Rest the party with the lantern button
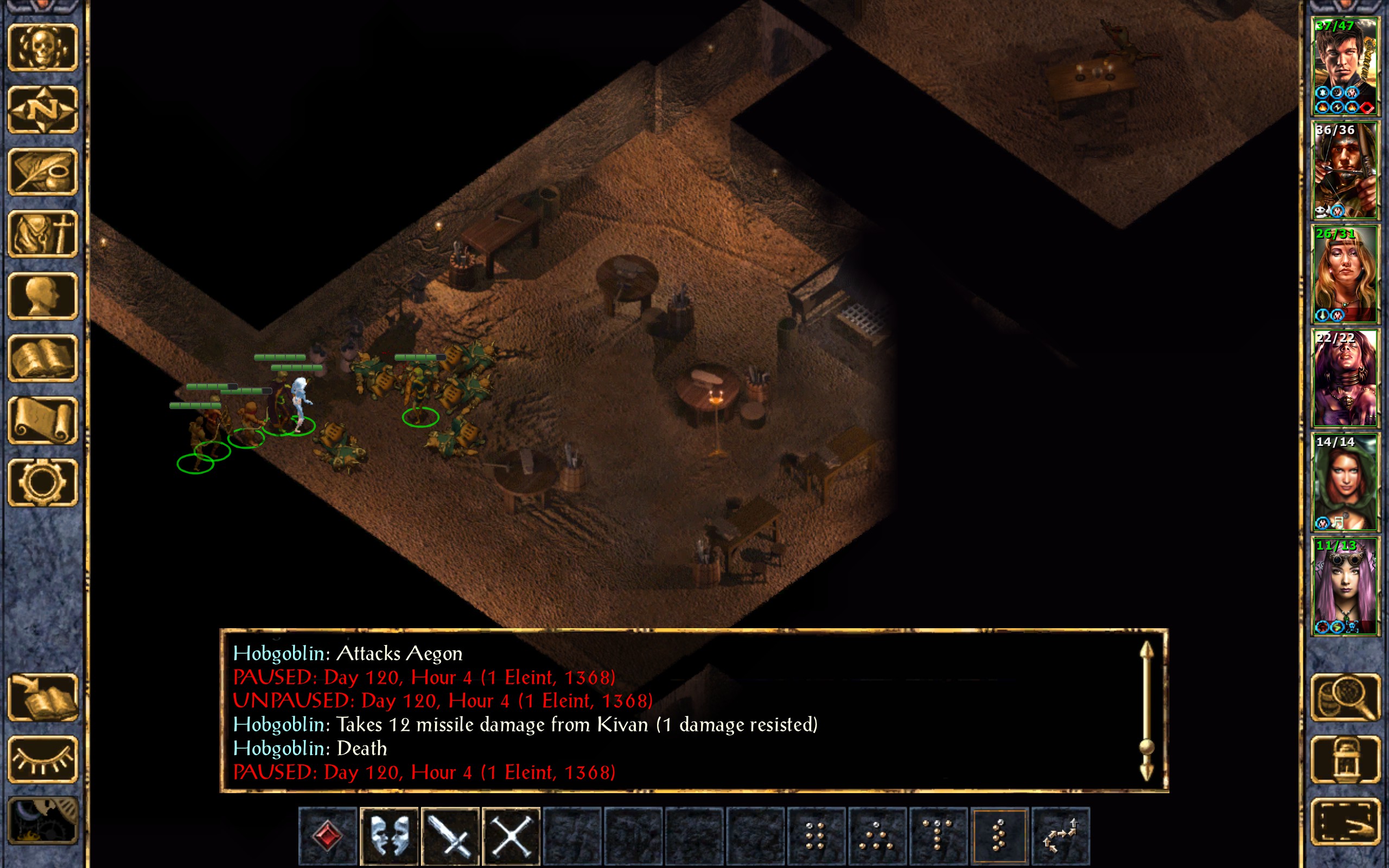This screenshot has height=868, width=1389. (1345, 759)
